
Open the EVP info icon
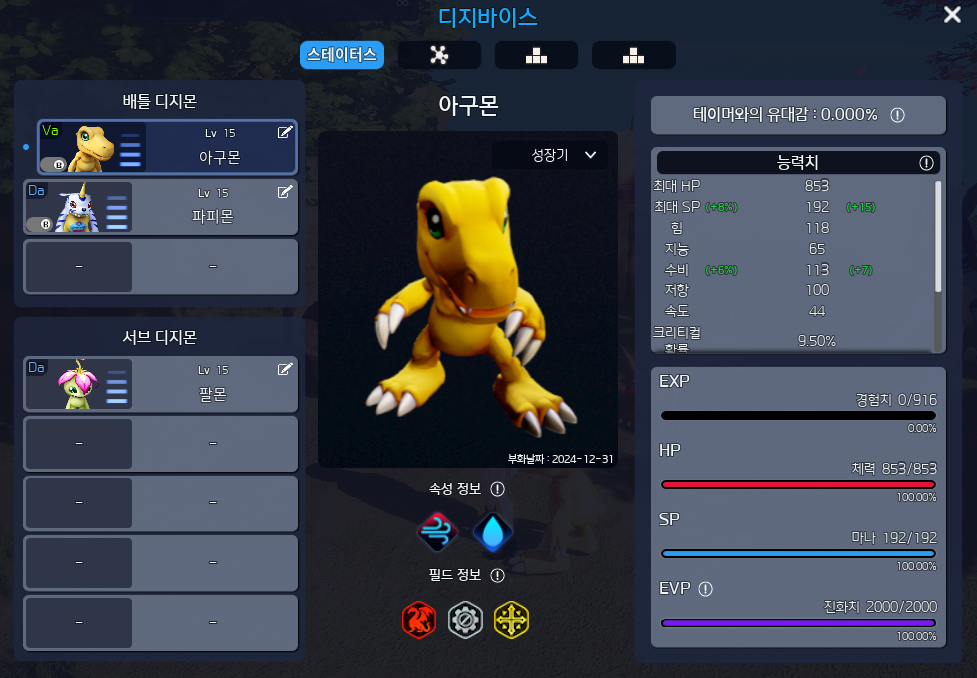click(705, 589)
